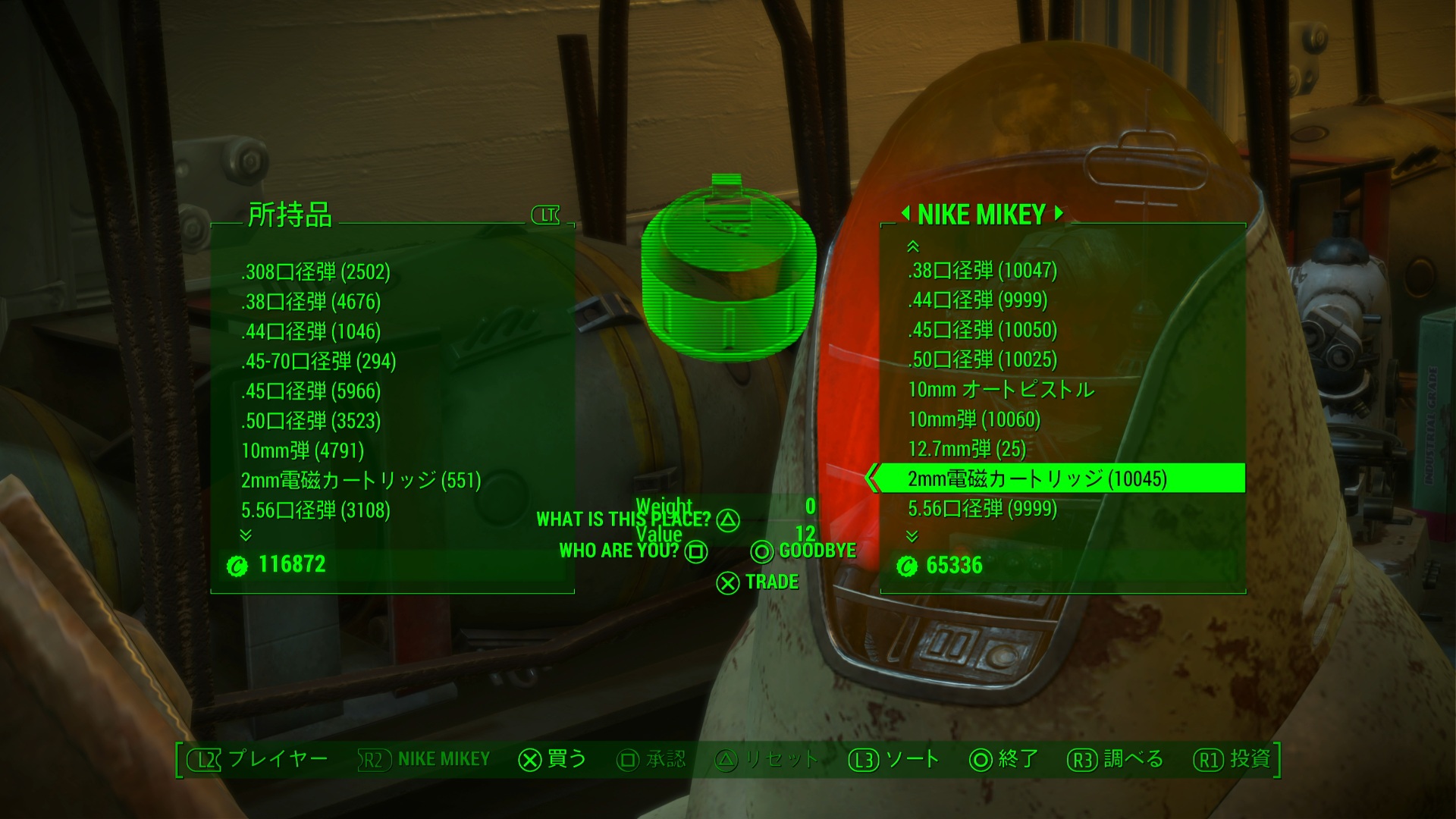
Task: Pick the player's 2mm電磁カートリッジ (551) entry
Action: point(361,481)
